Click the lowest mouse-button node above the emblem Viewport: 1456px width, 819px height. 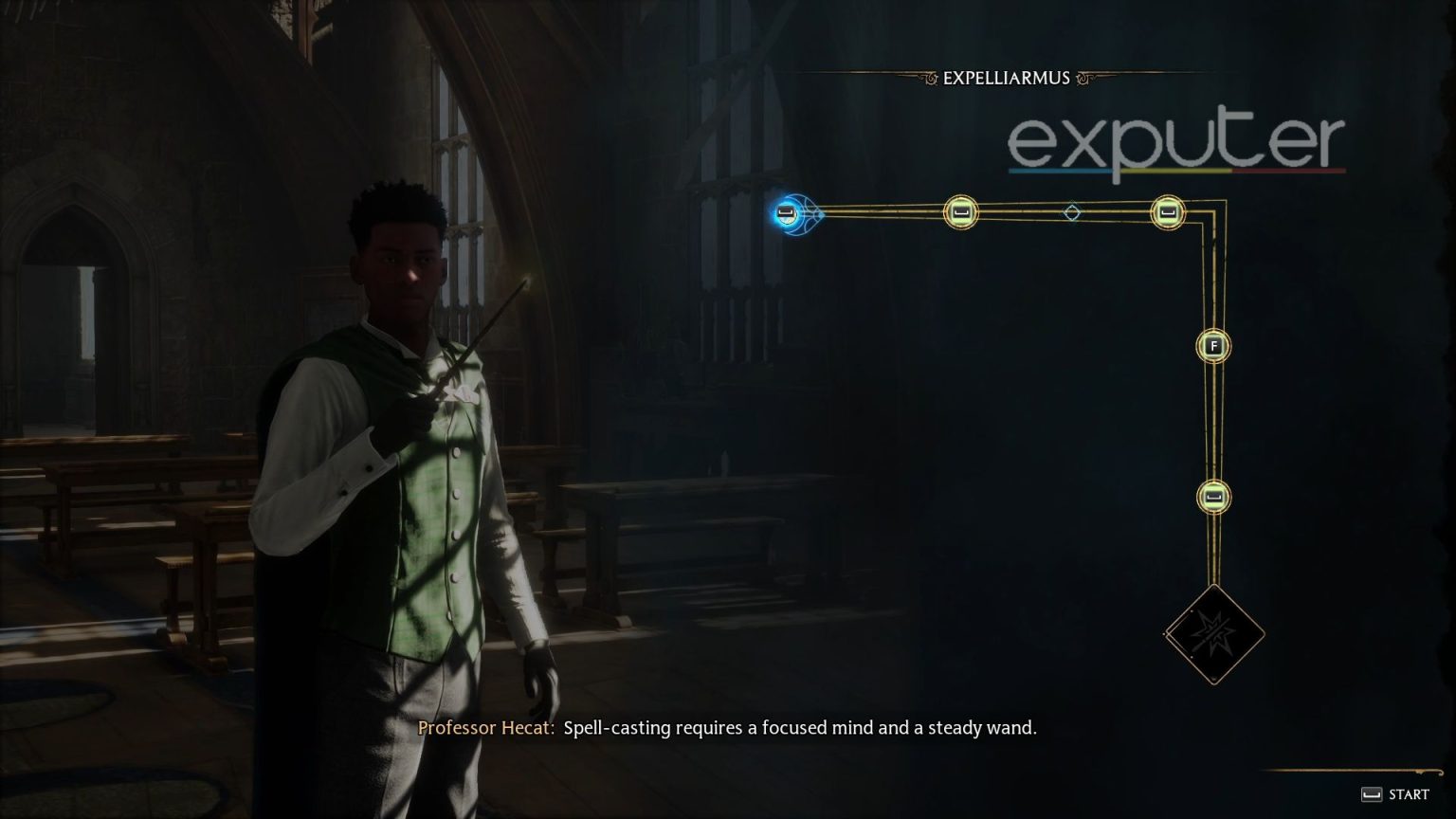click(x=1213, y=497)
